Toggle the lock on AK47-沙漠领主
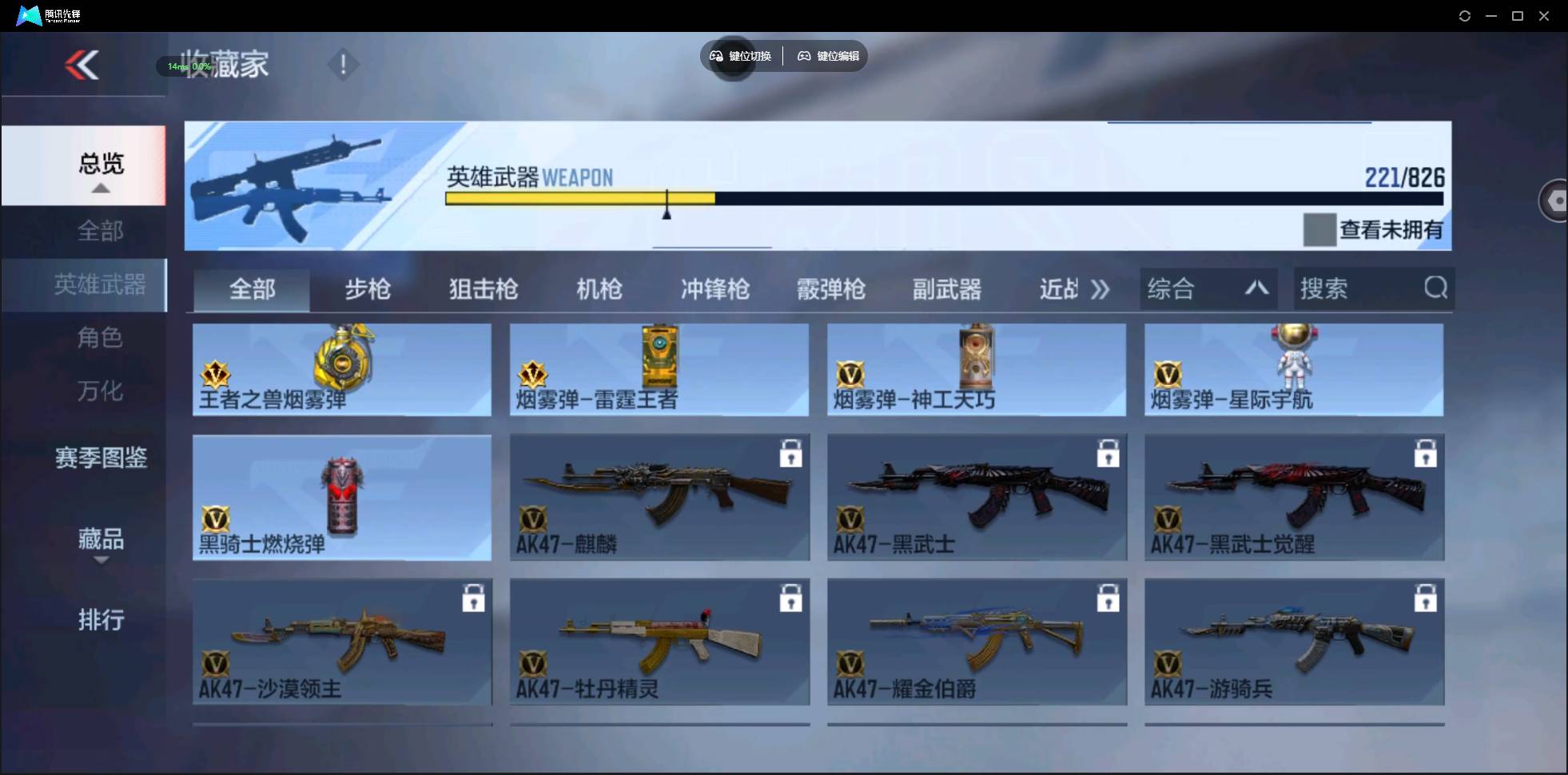1568x775 pixels. (x=475, y=598)
